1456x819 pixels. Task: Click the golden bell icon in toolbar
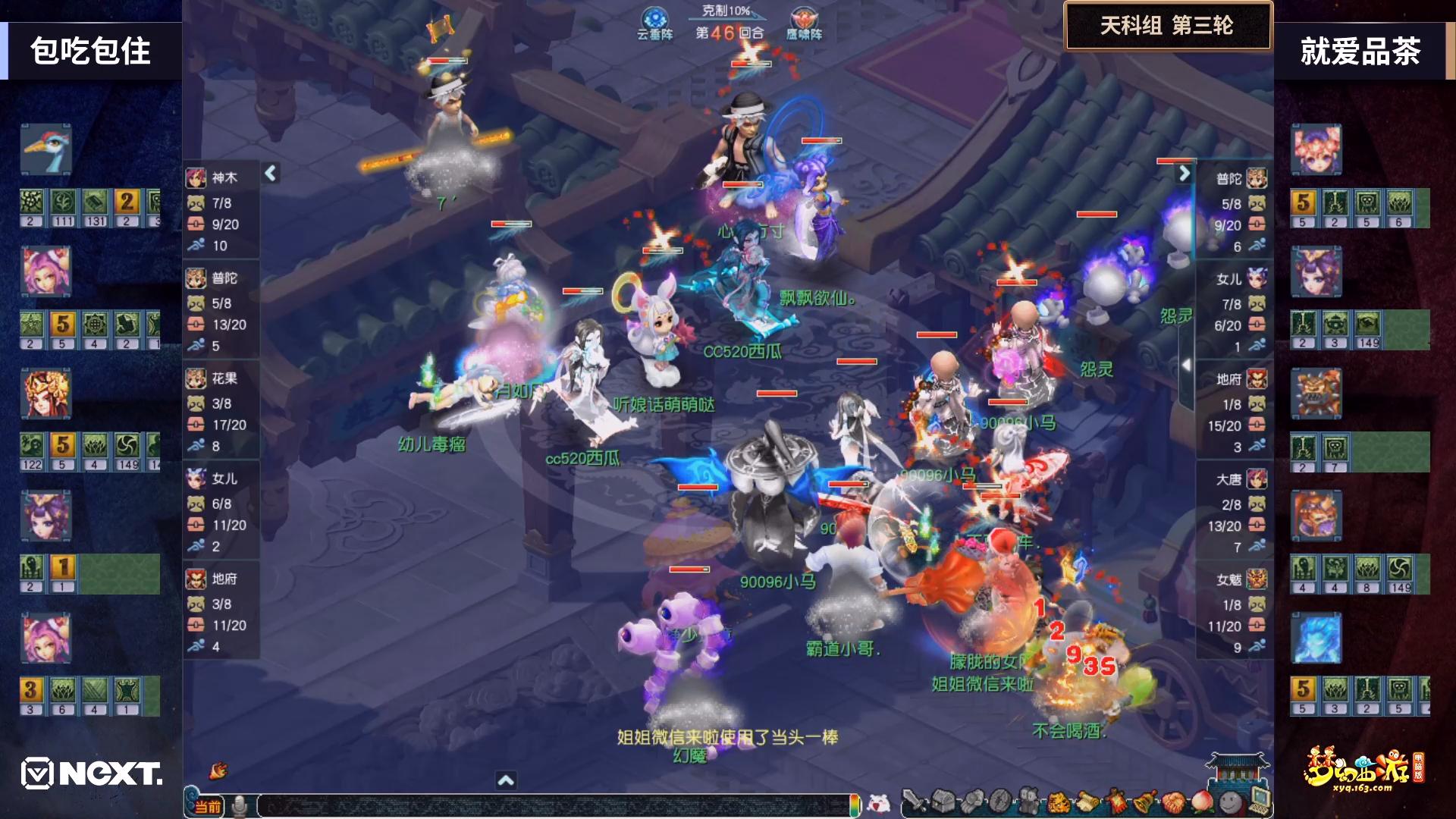1144,801
